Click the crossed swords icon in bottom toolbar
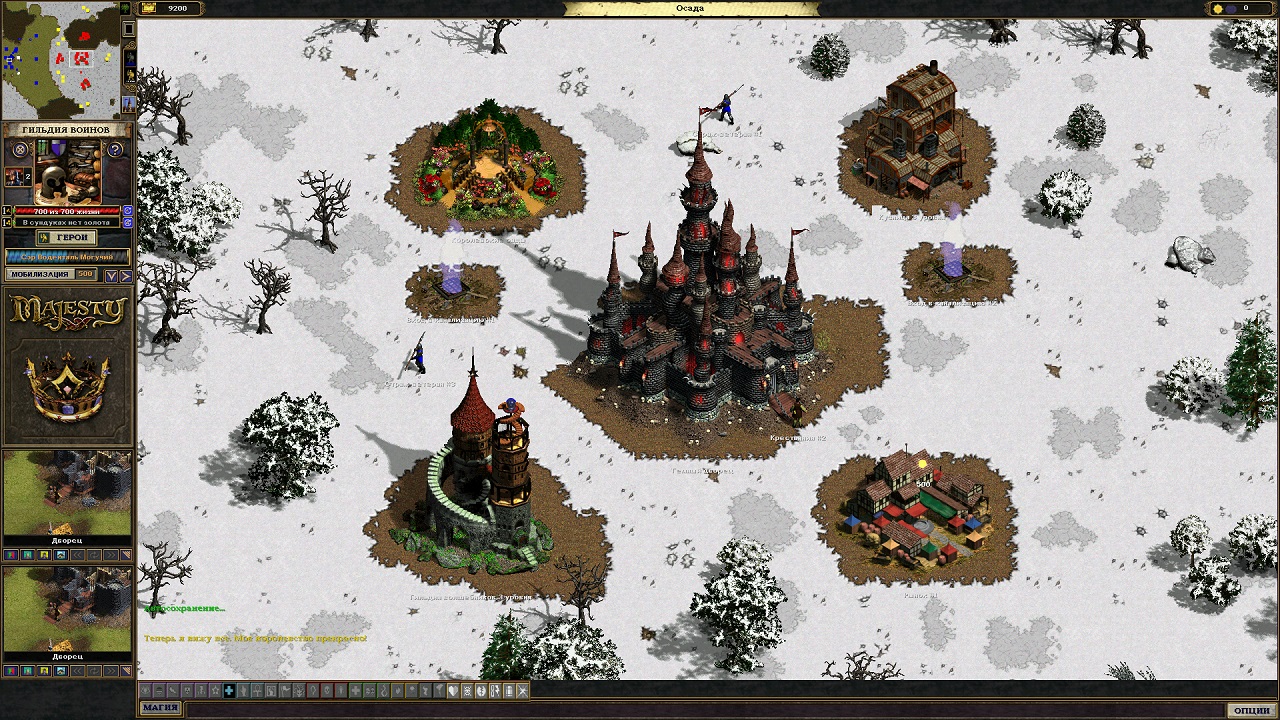 [x=523, y=690]
